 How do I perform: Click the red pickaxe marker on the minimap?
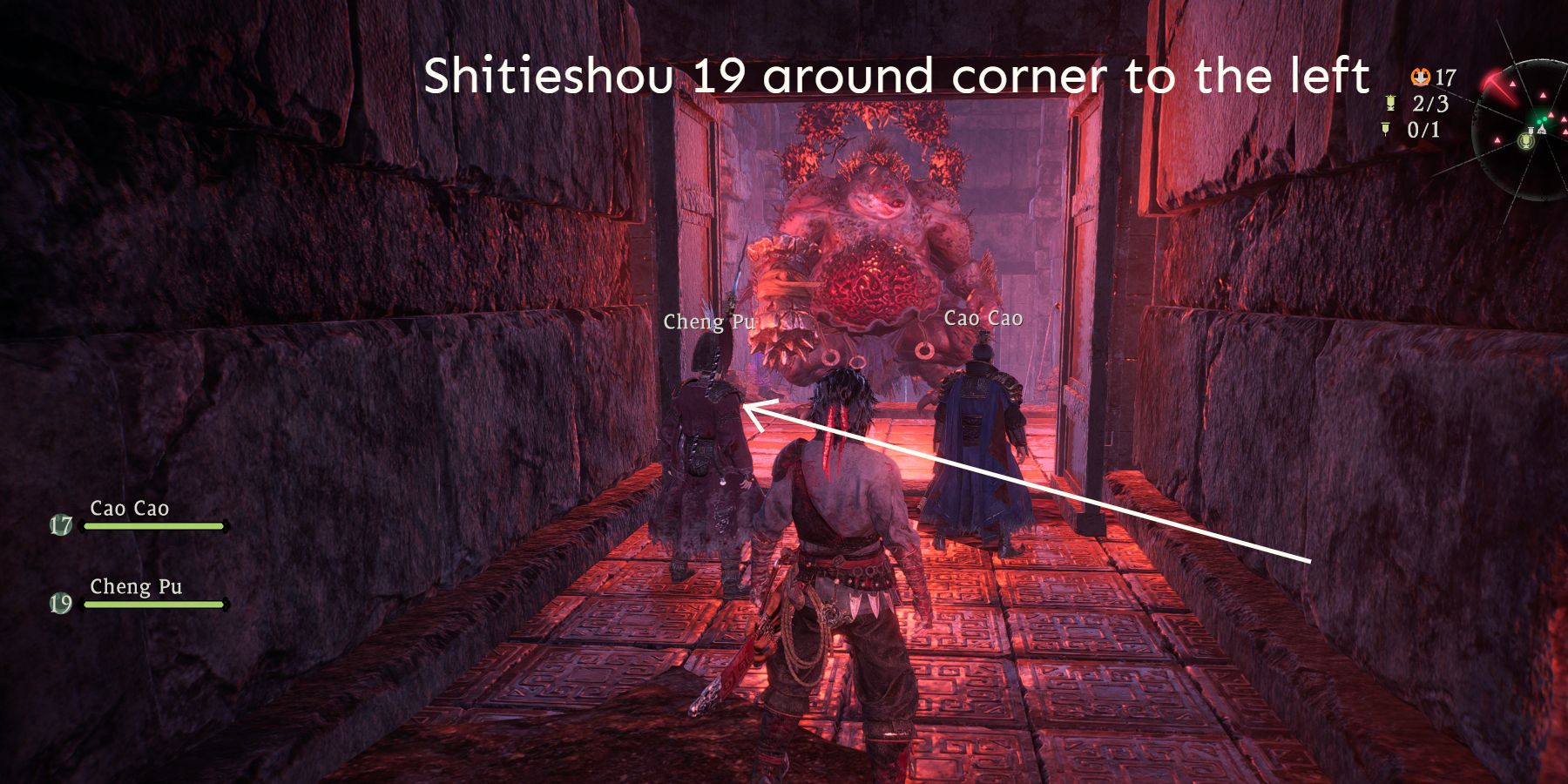1495,83
